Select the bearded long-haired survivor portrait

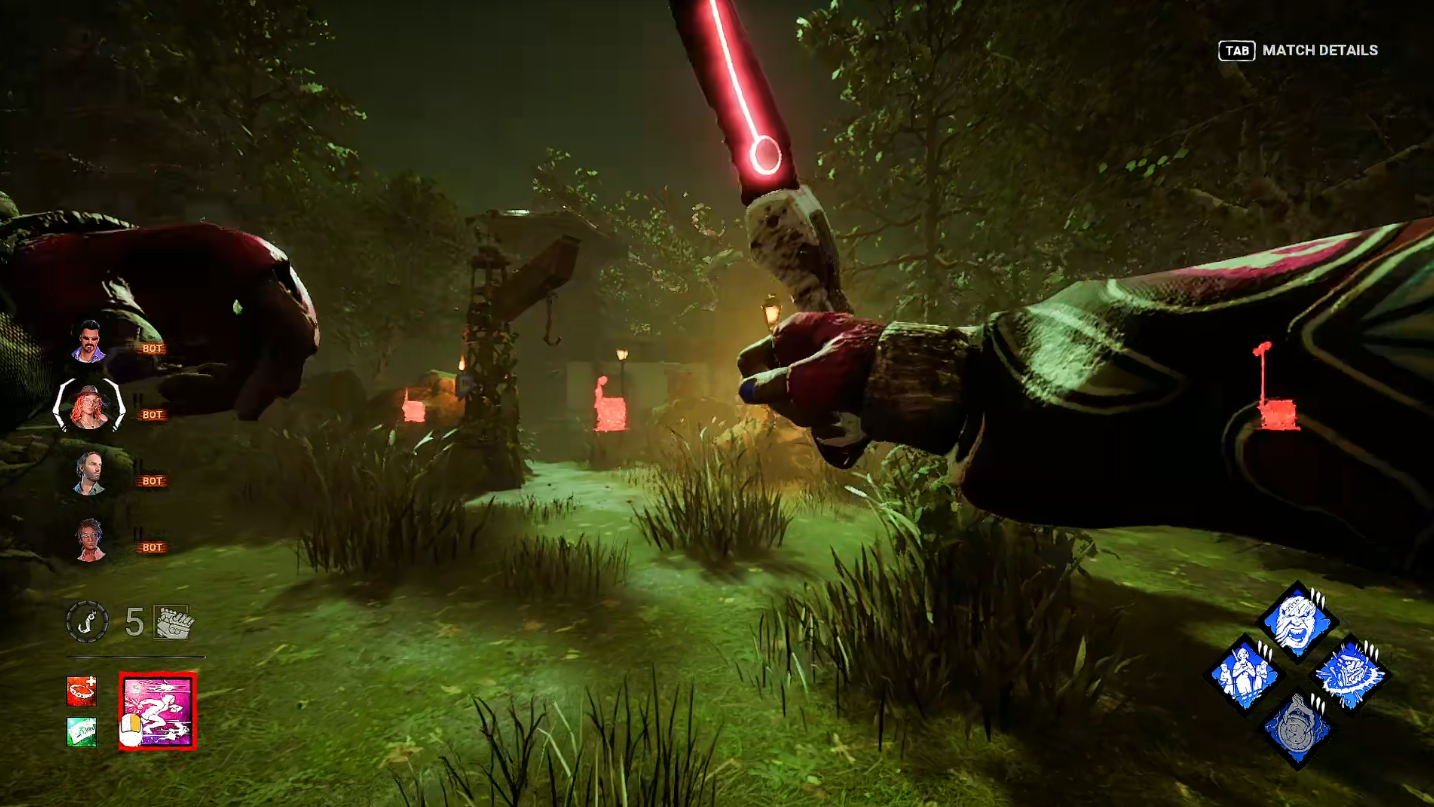(90, 473)
